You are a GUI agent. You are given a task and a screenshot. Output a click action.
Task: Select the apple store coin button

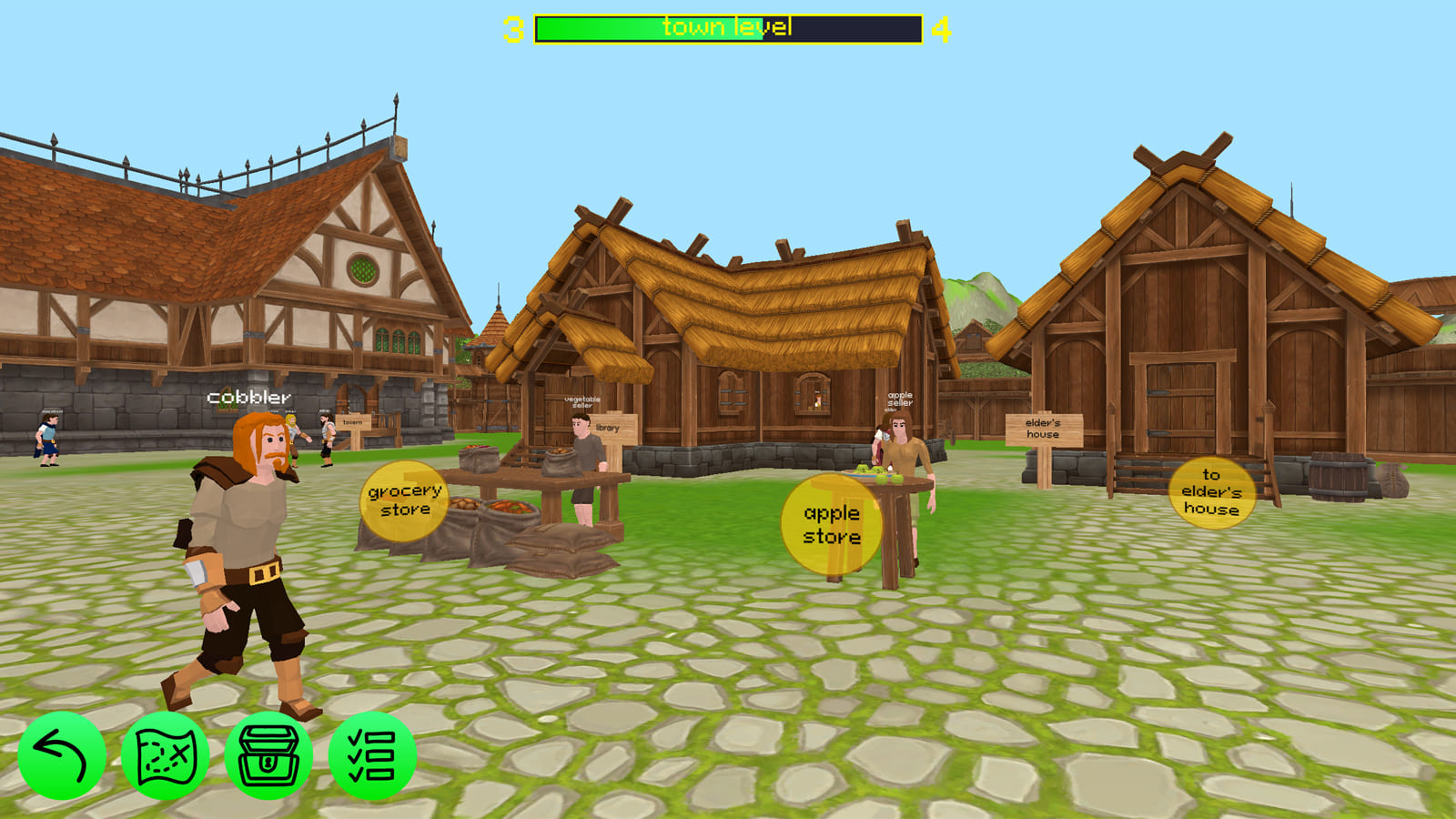(830, 525)
